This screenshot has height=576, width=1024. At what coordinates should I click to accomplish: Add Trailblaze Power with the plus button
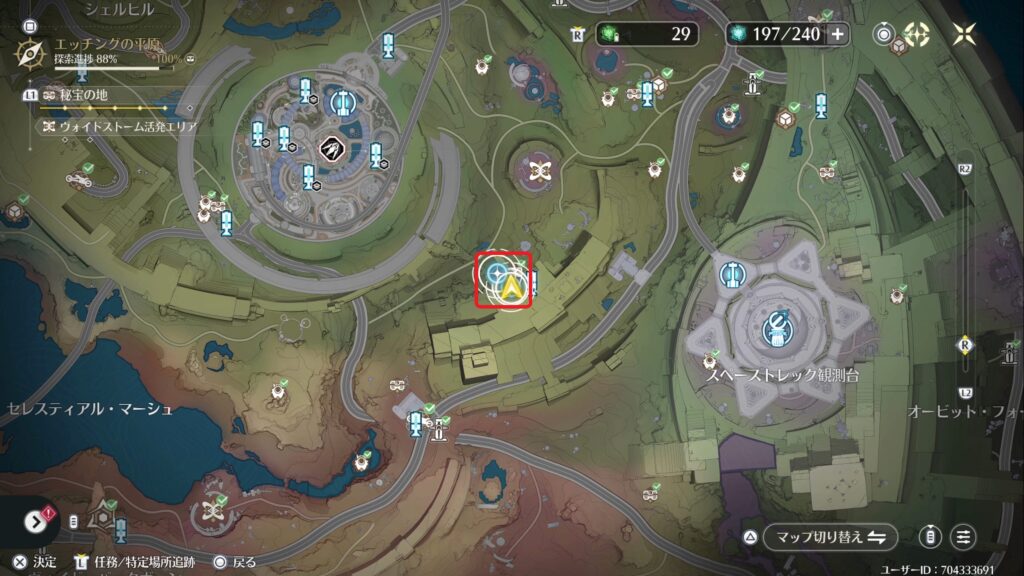(837, 34)
